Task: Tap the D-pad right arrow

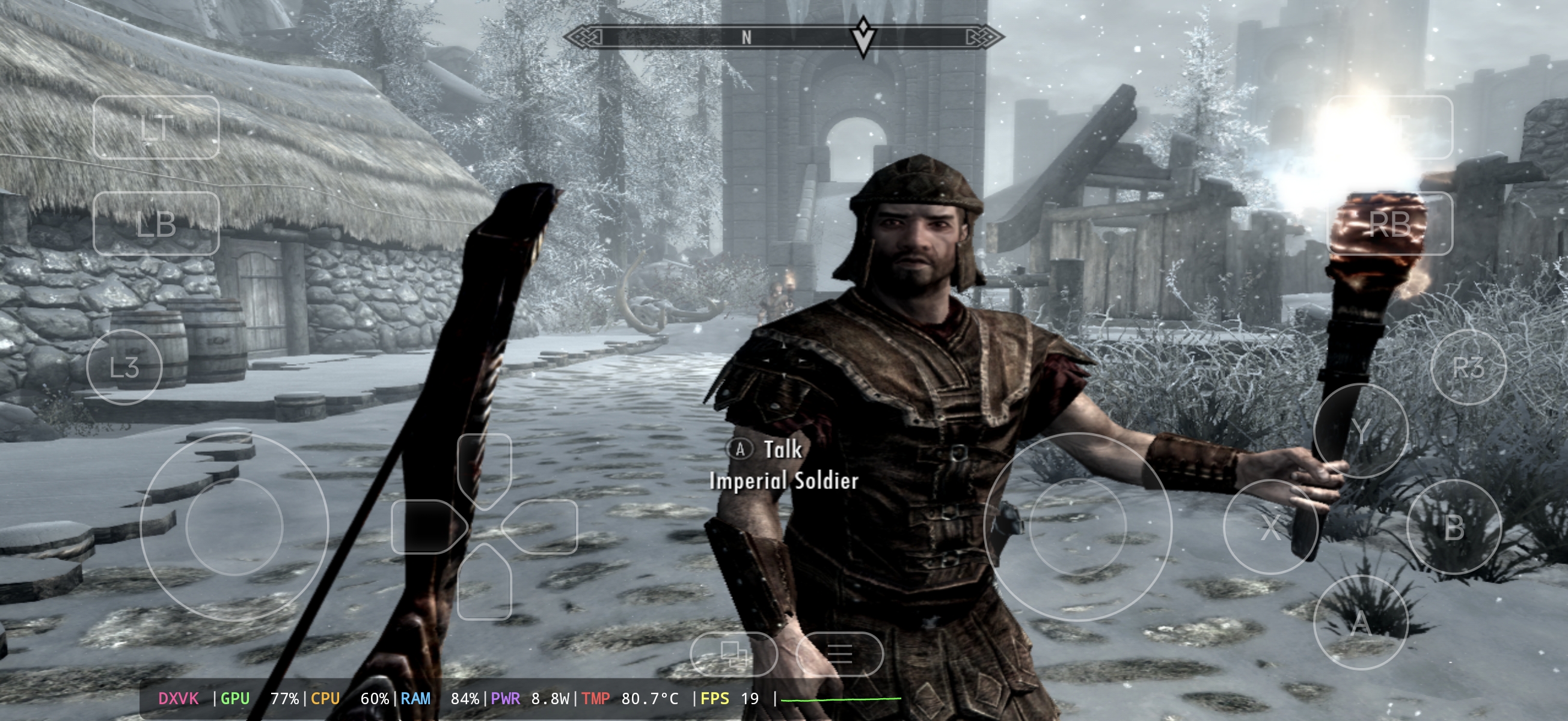Action: click(x=542, y=526)
